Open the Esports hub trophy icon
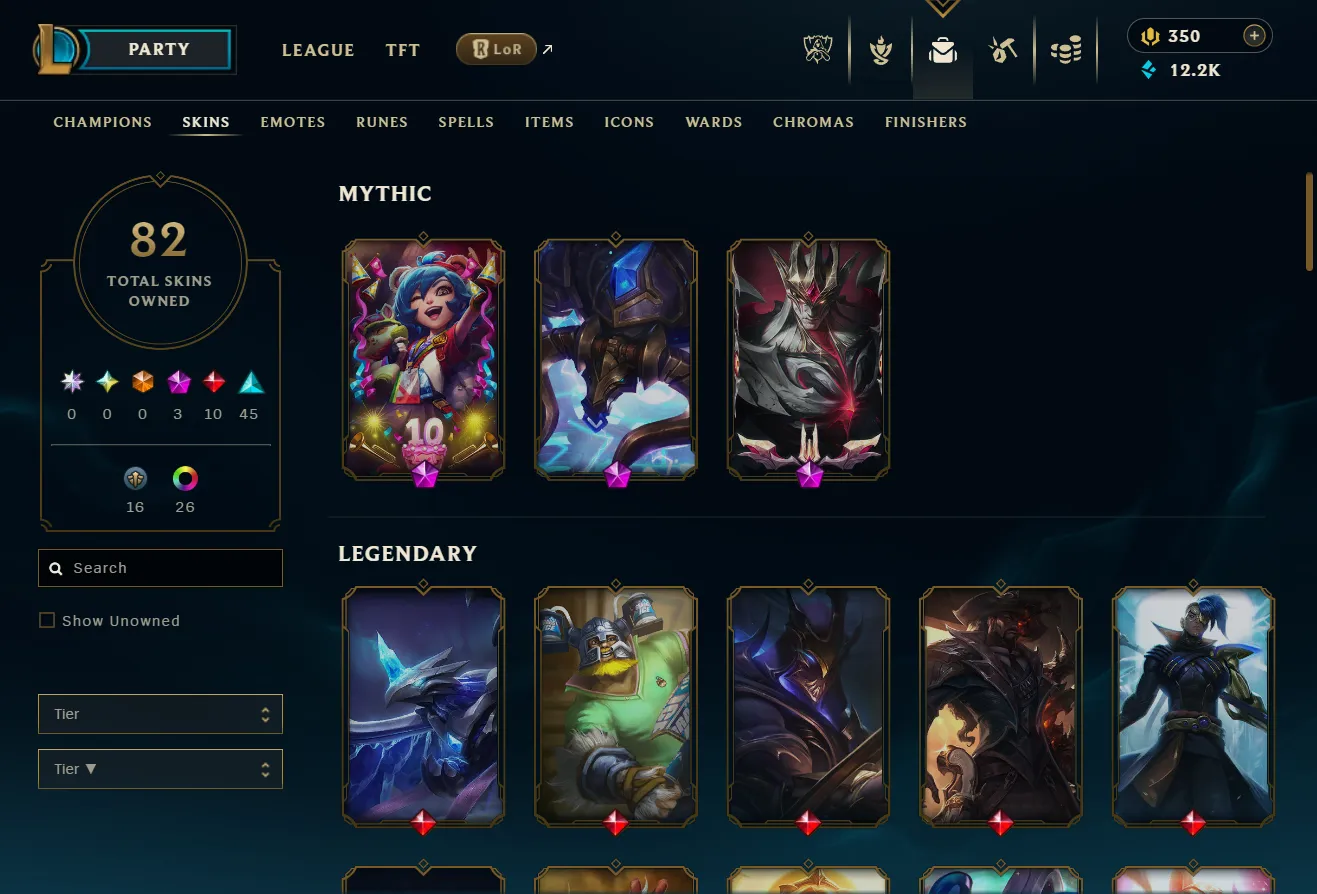 click(818, 49)
